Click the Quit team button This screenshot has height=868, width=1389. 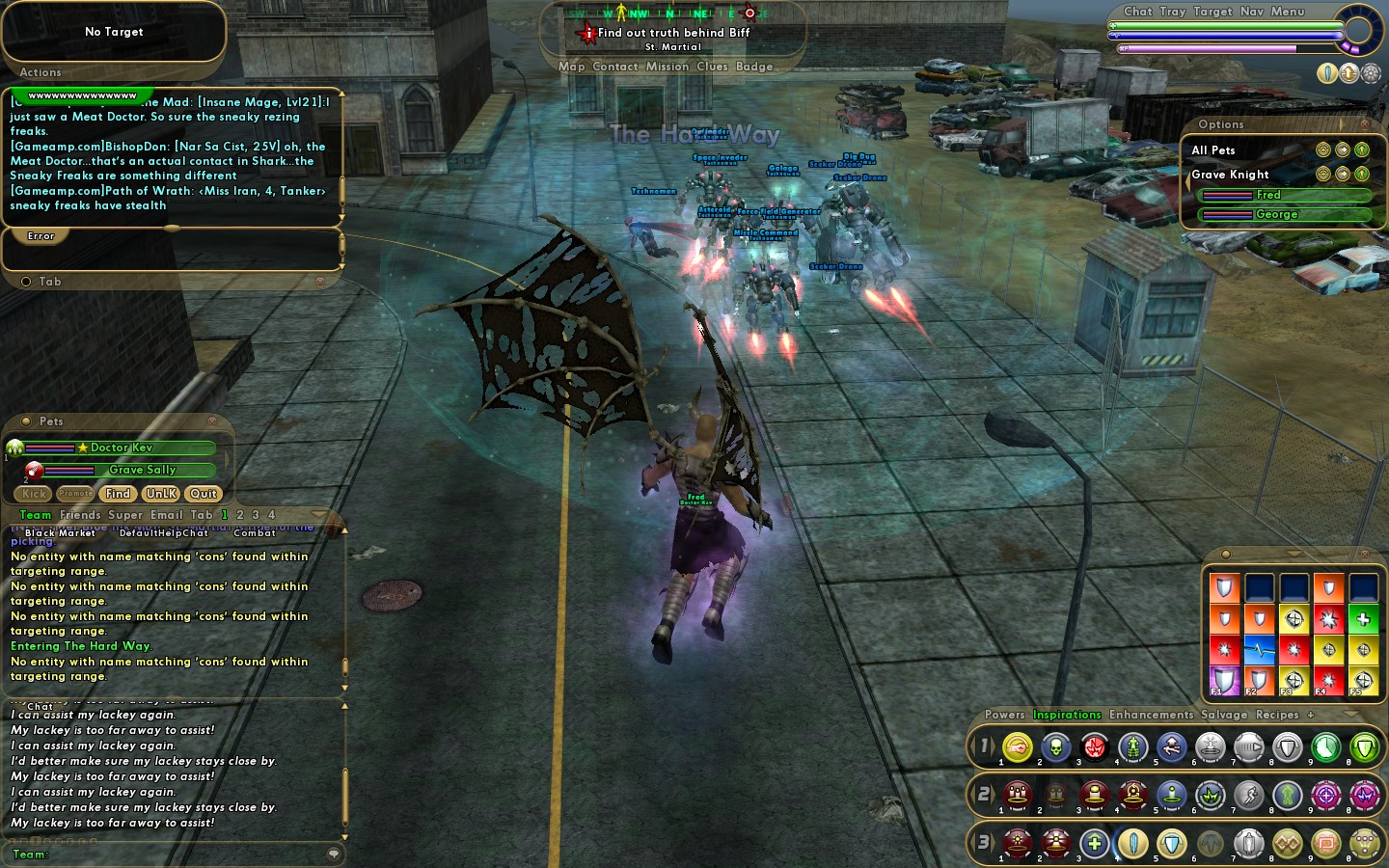coord(204,494)
